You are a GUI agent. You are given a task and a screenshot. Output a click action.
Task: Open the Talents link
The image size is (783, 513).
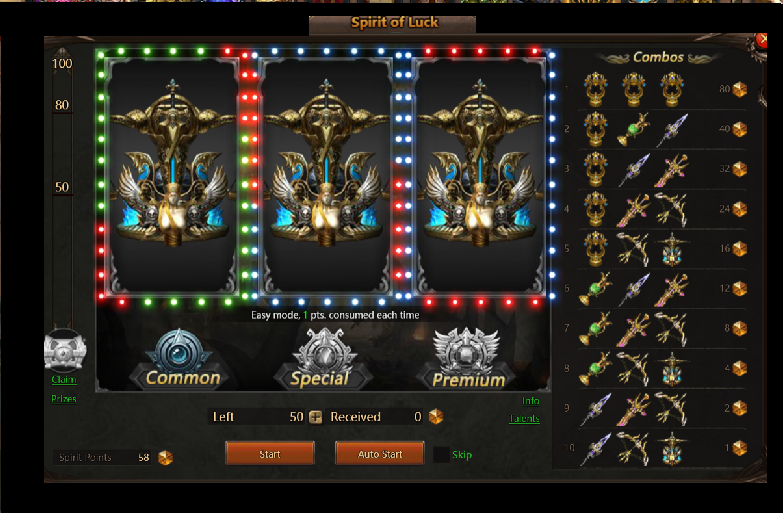[524, 419]
